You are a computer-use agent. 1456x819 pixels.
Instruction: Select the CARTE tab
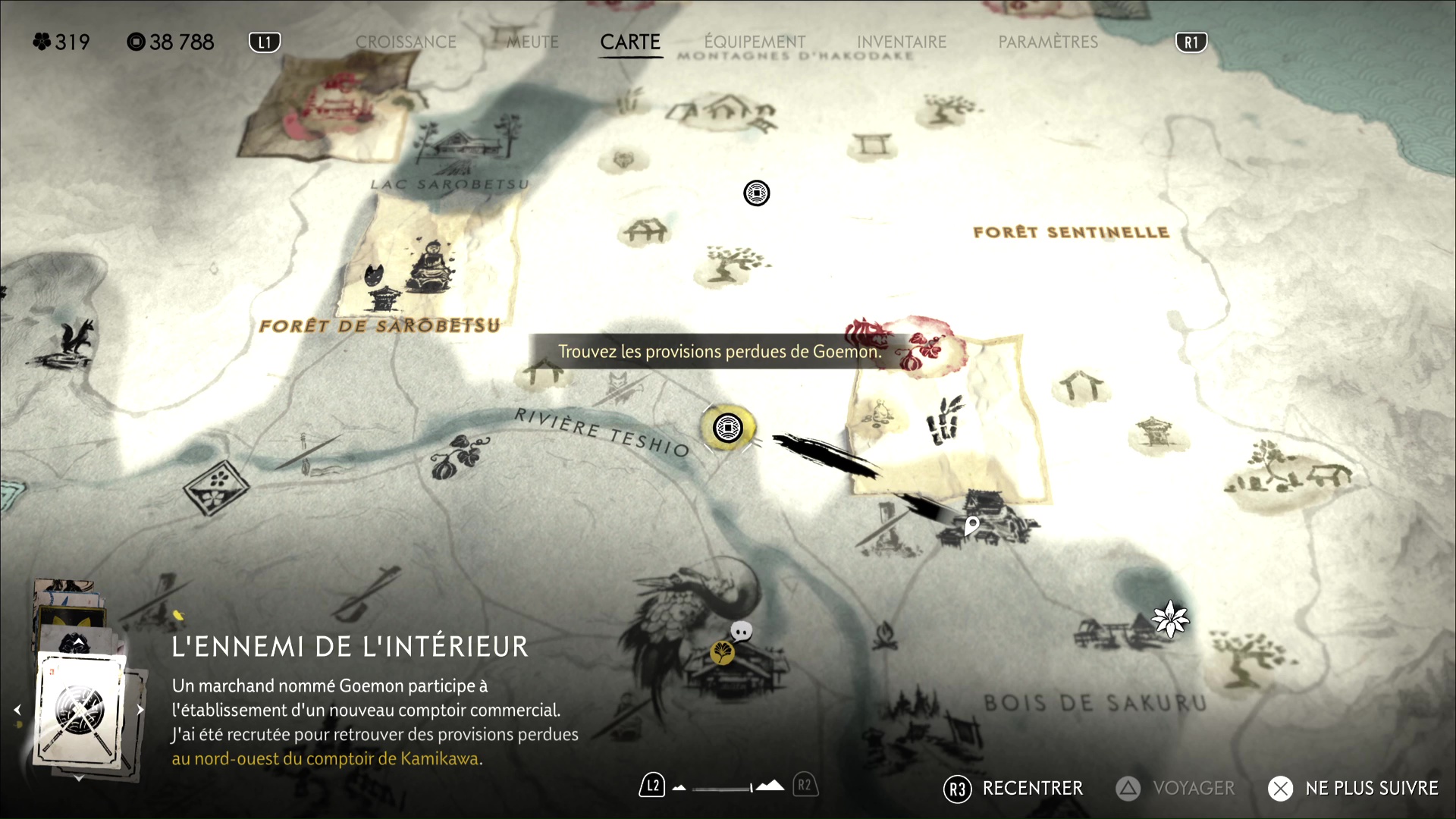630,42
